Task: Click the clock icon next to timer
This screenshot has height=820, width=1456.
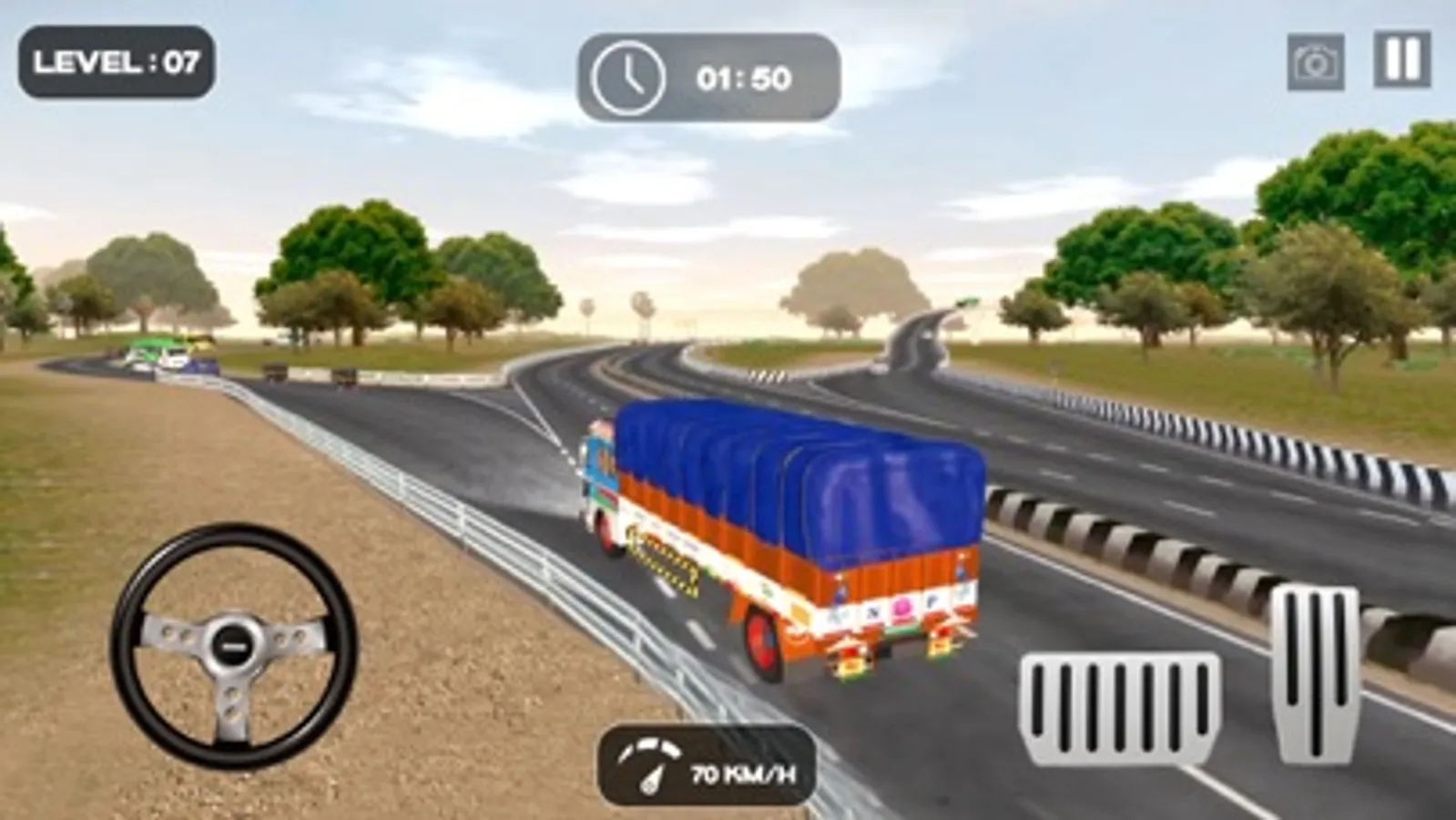Action: pyautogui.click(x=626, y=77)
